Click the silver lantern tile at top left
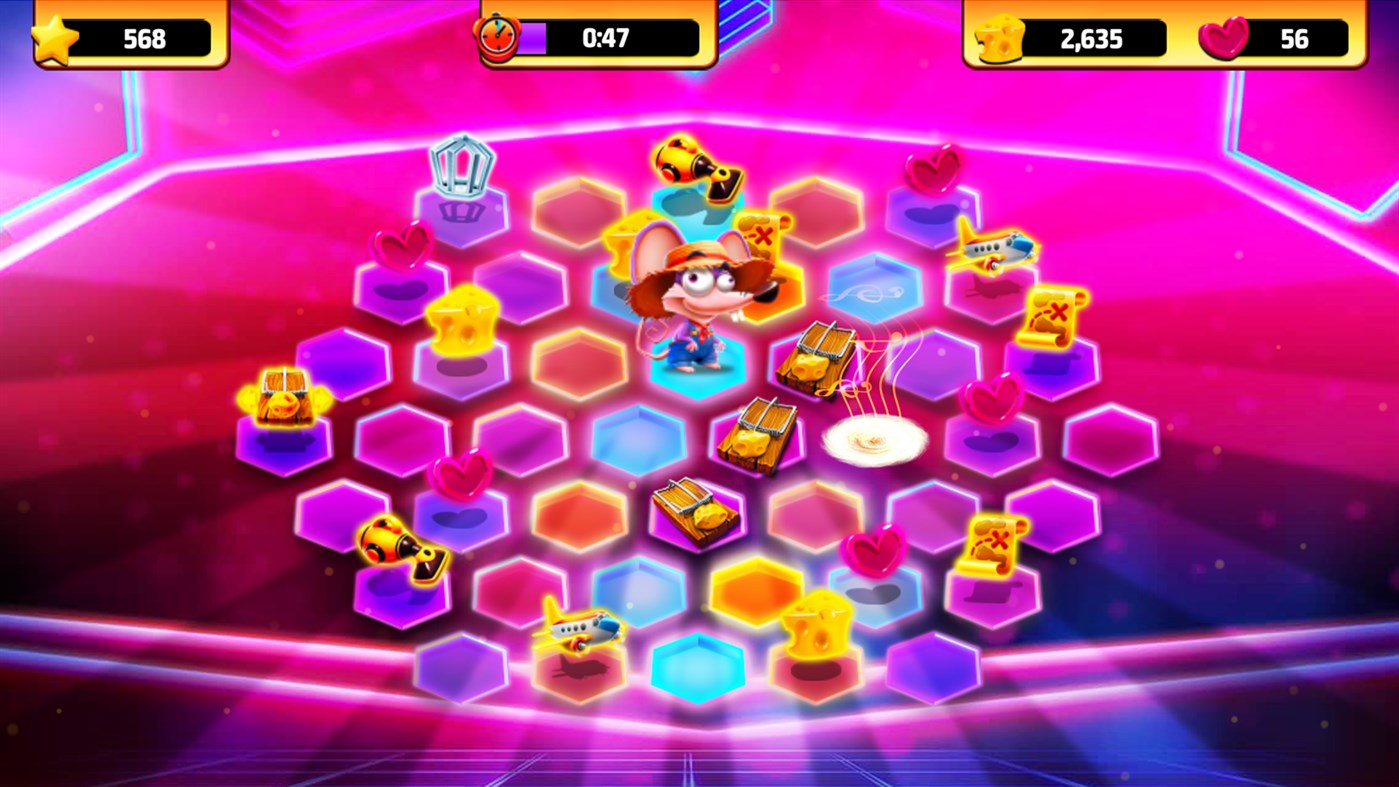The height and width of the screenshot is (787, 1399). (465, 165)
